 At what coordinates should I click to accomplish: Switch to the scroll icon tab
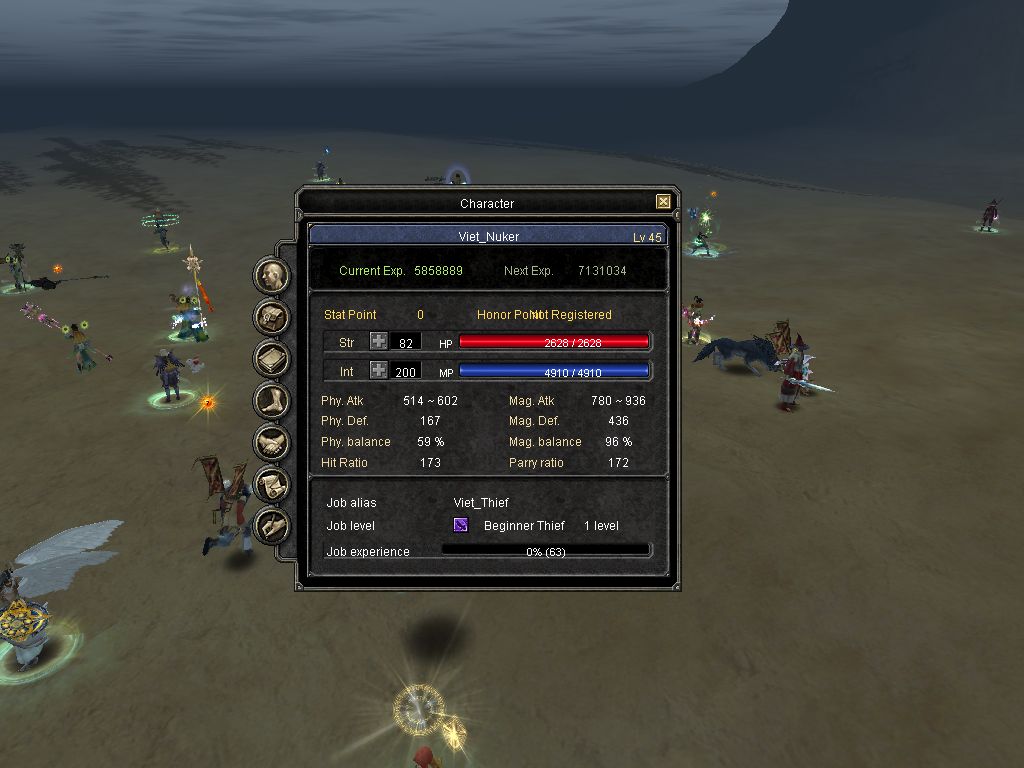[x=272, y=484]
